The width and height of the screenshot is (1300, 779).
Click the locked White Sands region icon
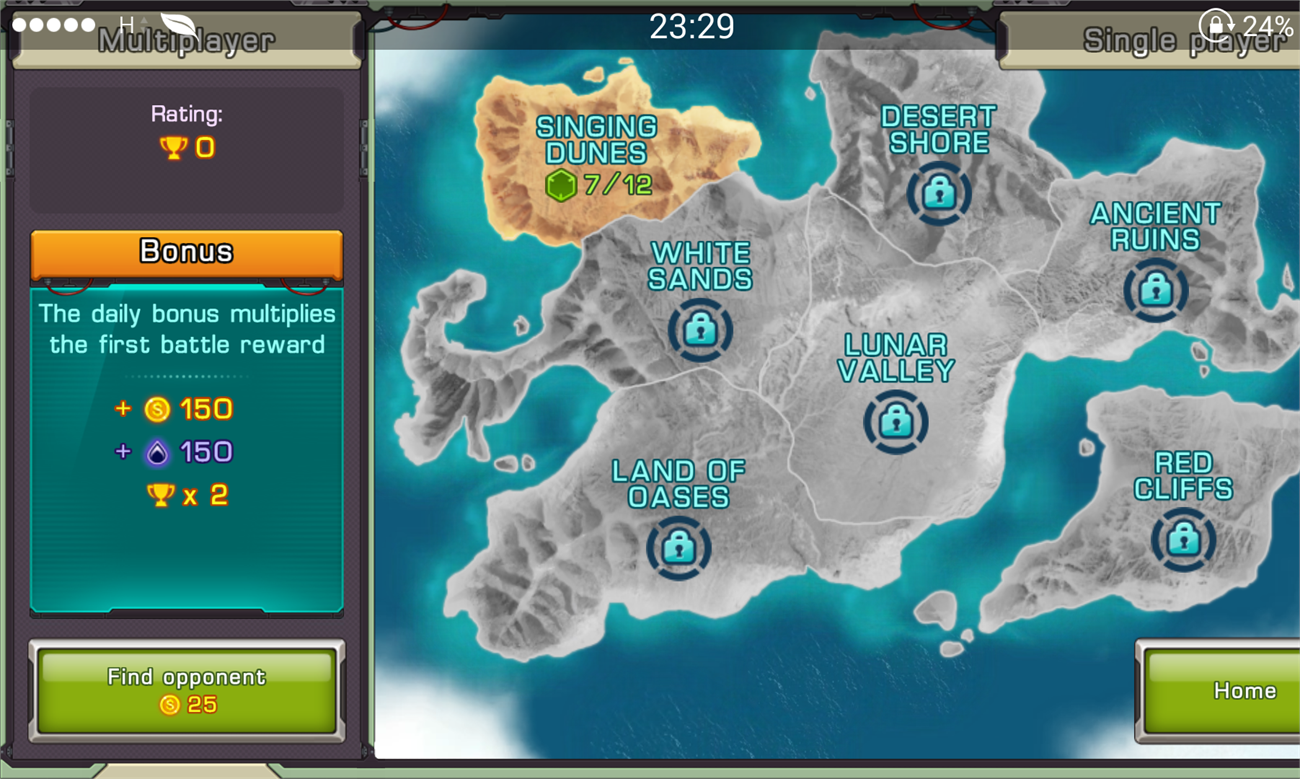pos(699,331)
